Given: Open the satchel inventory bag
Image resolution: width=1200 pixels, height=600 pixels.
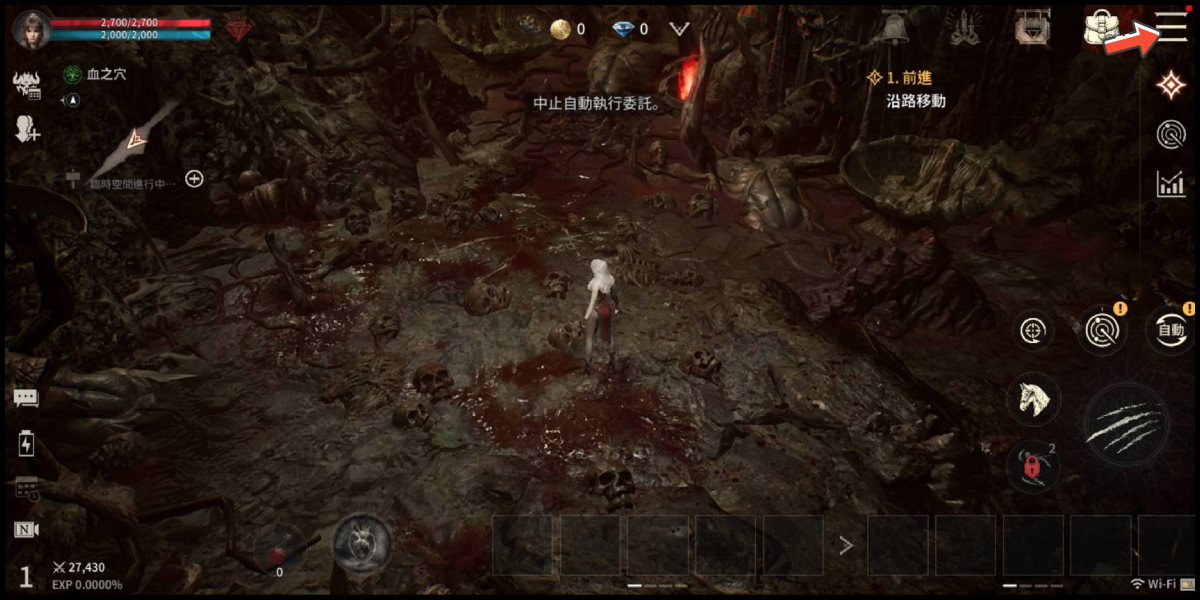Looking at the screenshot, I should (x=1100, y=28).
